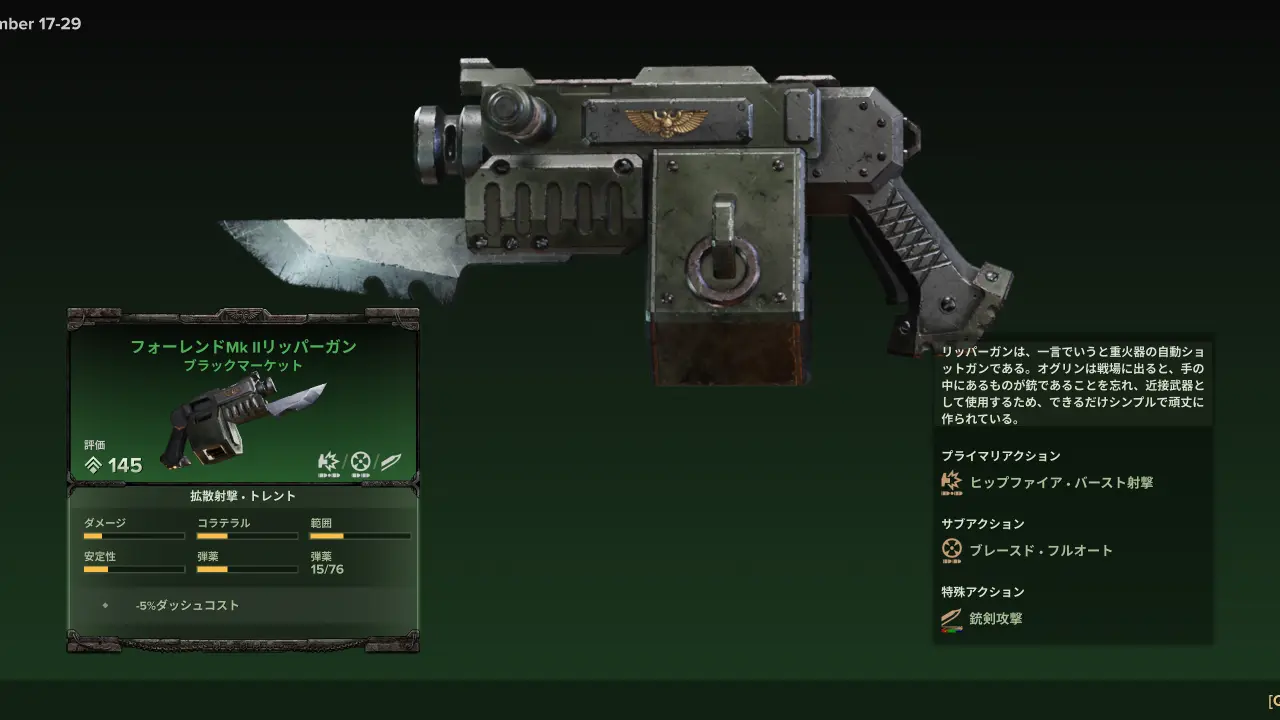
Task: Click the burst-fire icon on the weapon card
Action: 329,462
